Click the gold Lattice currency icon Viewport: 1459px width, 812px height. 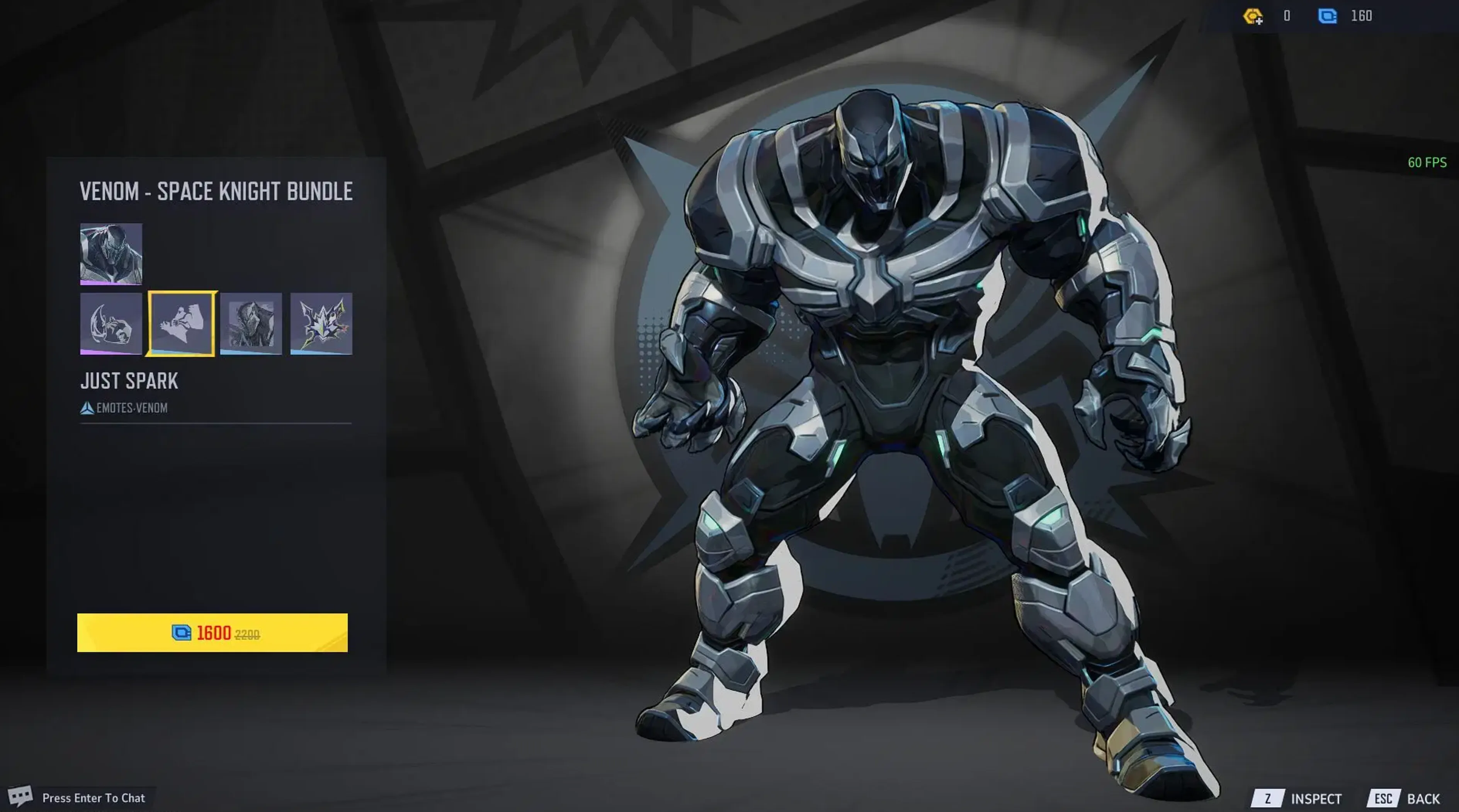pyautogui.click(x=1252, y=15)
